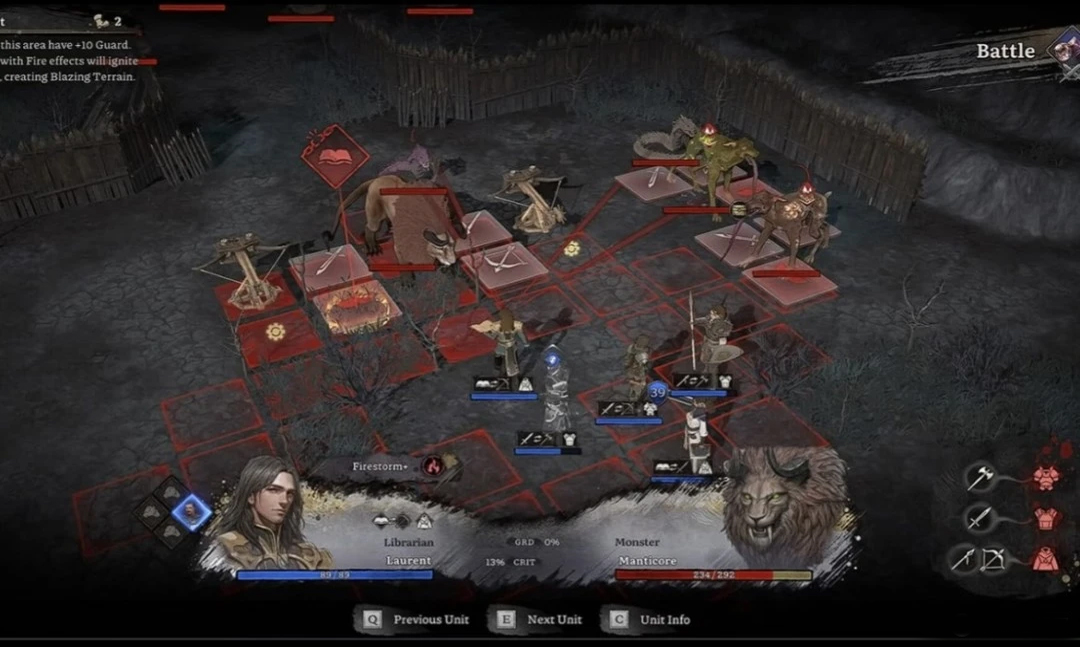
Task: Click the axe weapon icon
Action: 978,478
